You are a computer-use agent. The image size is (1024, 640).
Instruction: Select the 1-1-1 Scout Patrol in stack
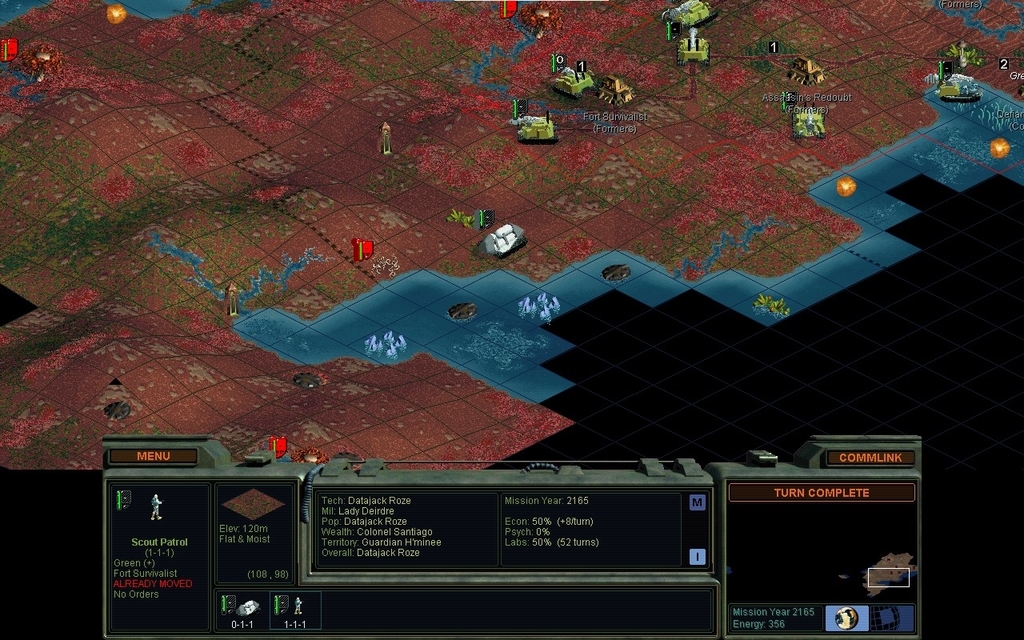tap(295, 610)
